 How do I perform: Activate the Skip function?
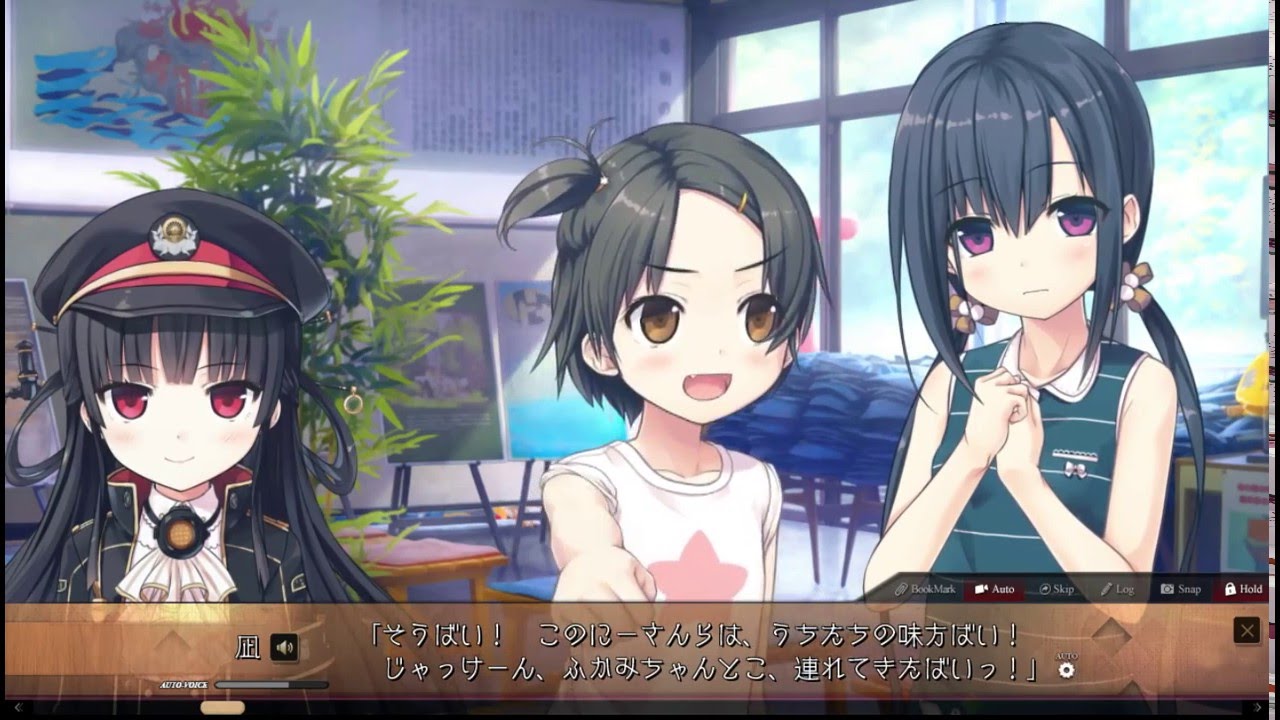(x=1056, y=589)
